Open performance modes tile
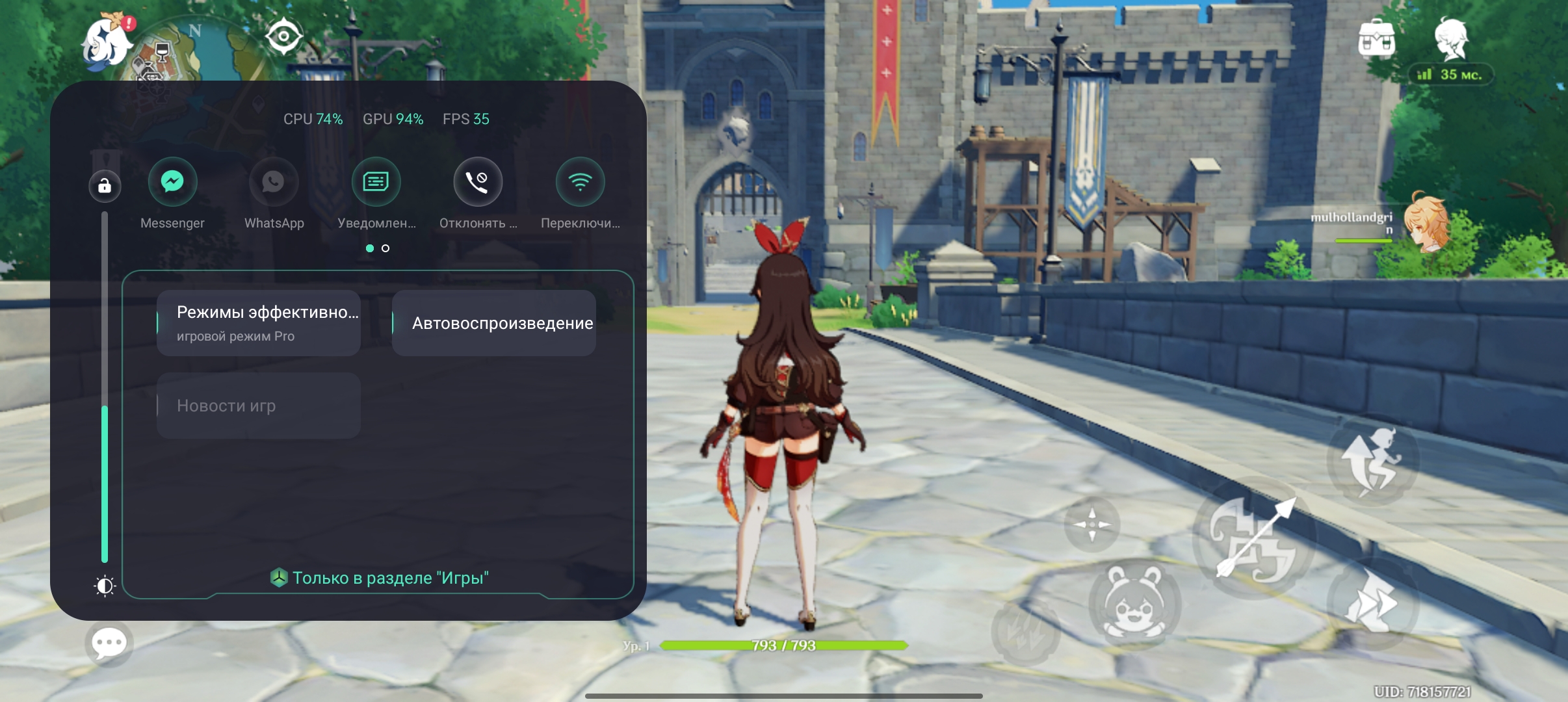Image resolution: width=1568 pixels, height=702 pixels. coord(259,323)
